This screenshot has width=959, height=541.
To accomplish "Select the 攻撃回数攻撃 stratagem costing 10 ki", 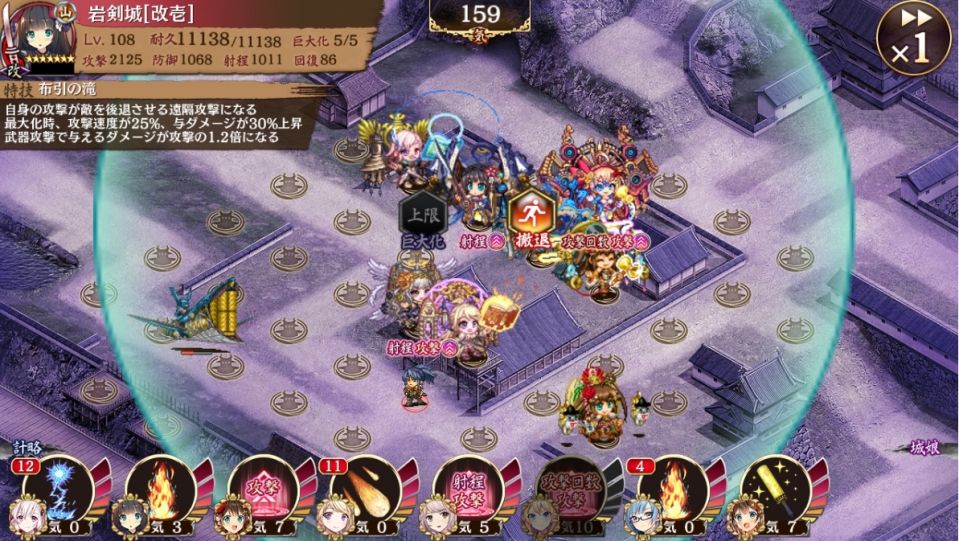I will tap(570, 489).
